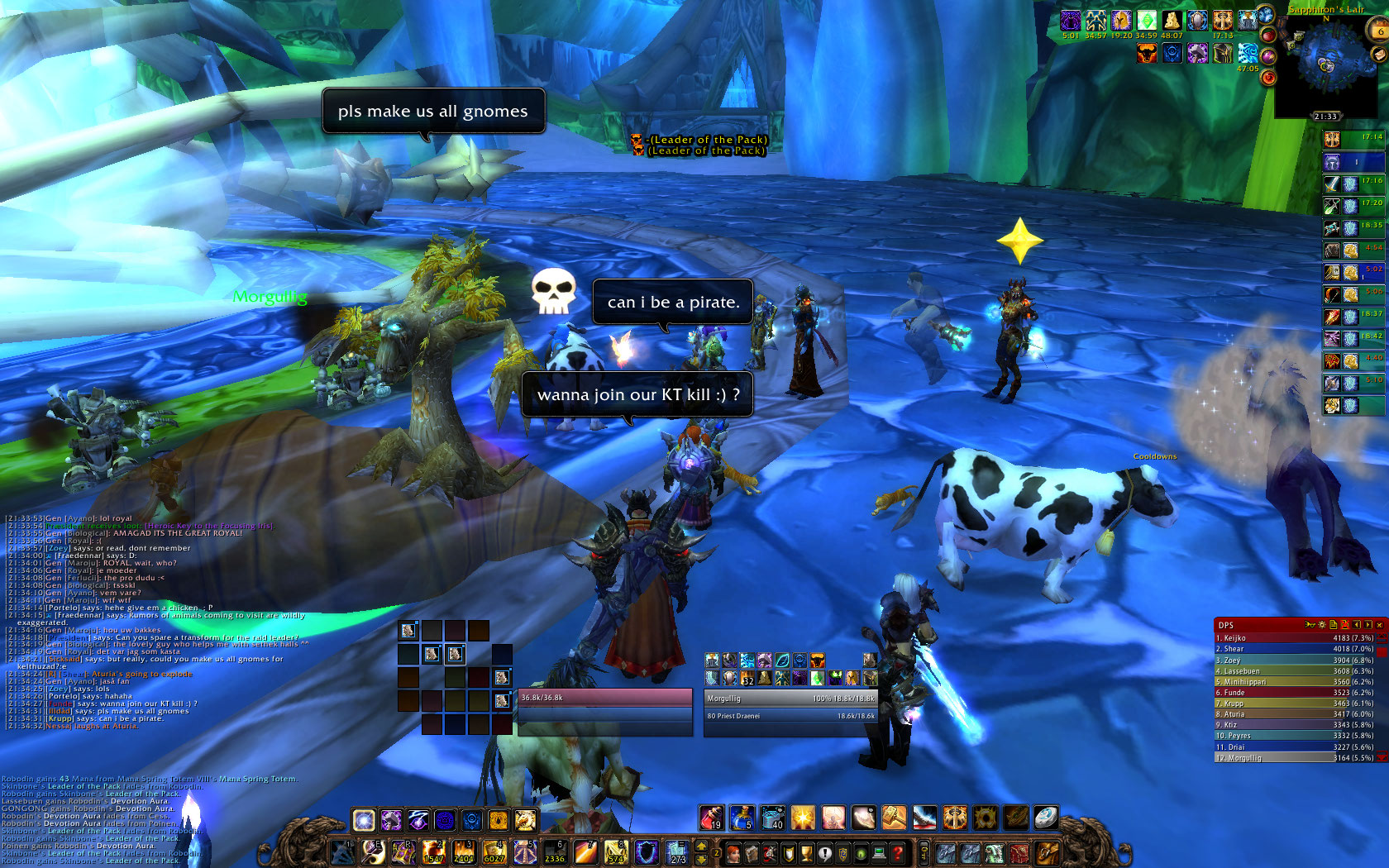Switch DPS meter to the previous view
This screenshot has width=1389, height=868.
(x=1357, y=625)
